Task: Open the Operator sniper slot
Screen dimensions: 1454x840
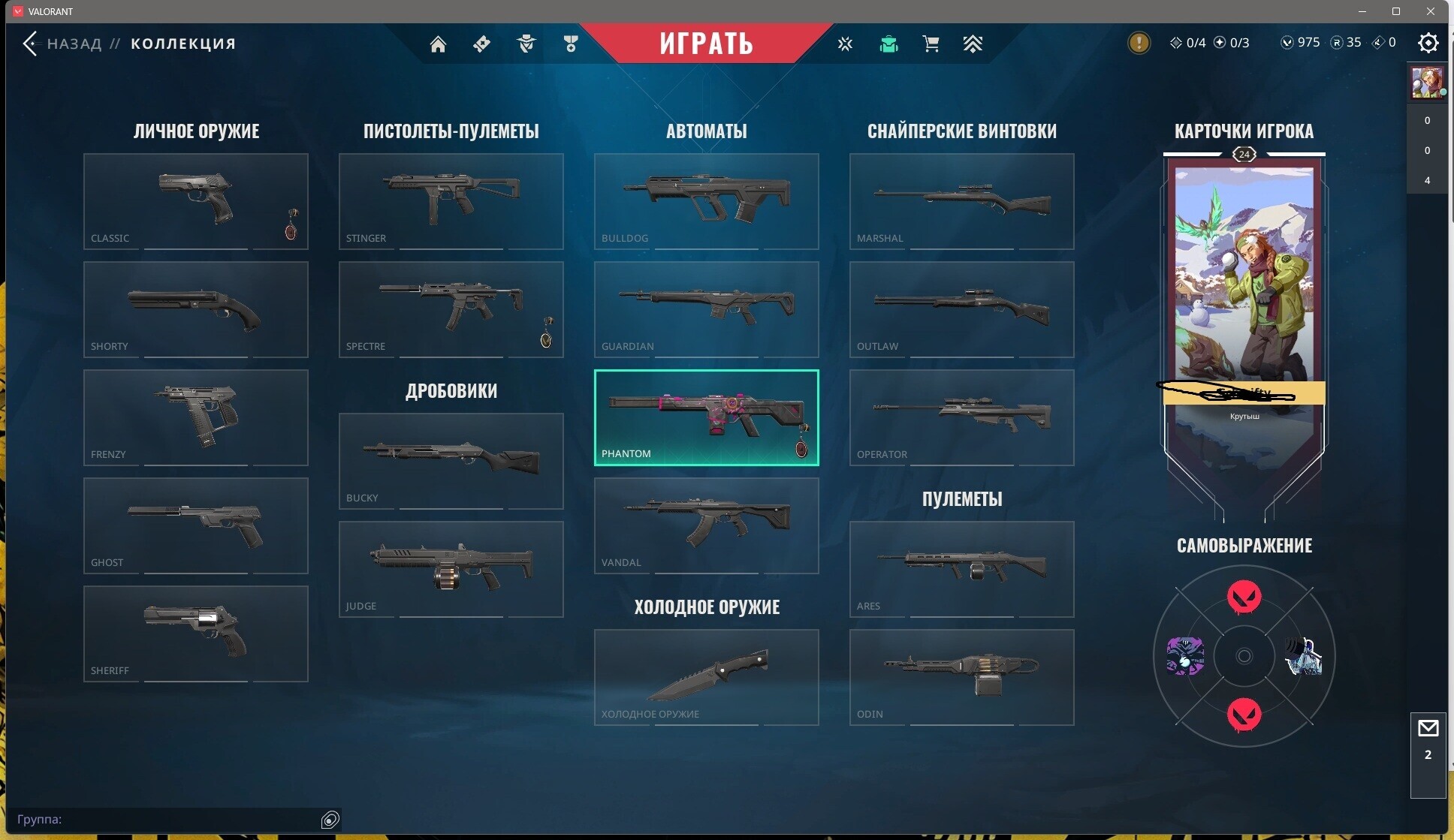Action: pos(961,417)
